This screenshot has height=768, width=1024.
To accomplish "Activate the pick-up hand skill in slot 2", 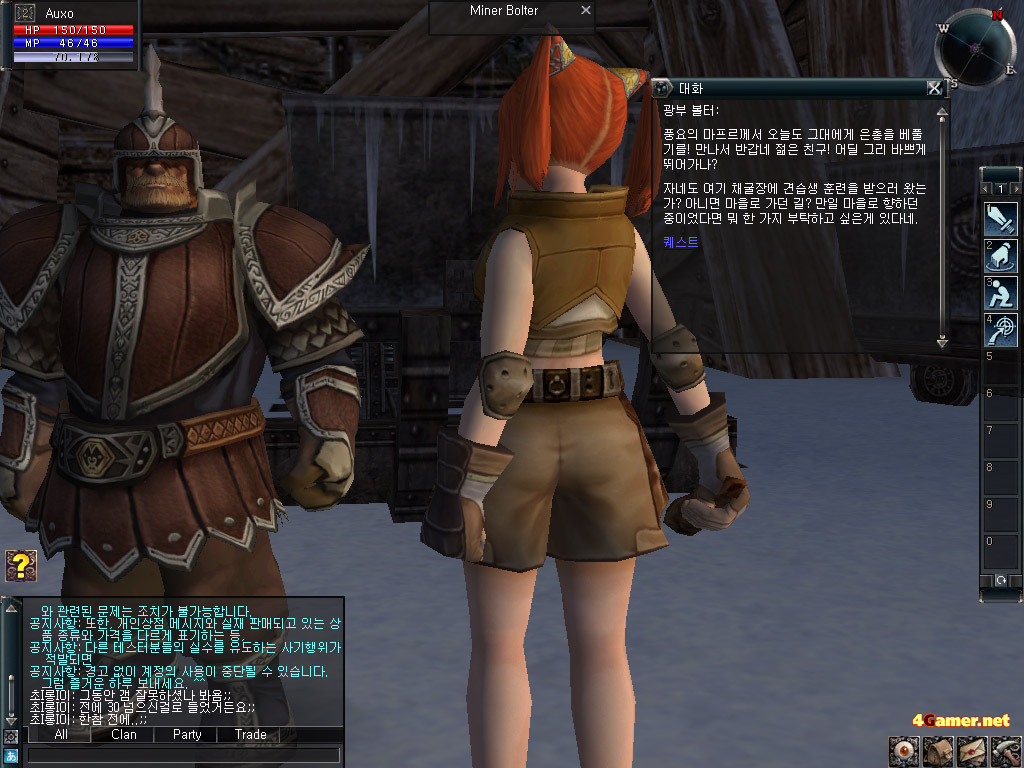I will 1001,255.
